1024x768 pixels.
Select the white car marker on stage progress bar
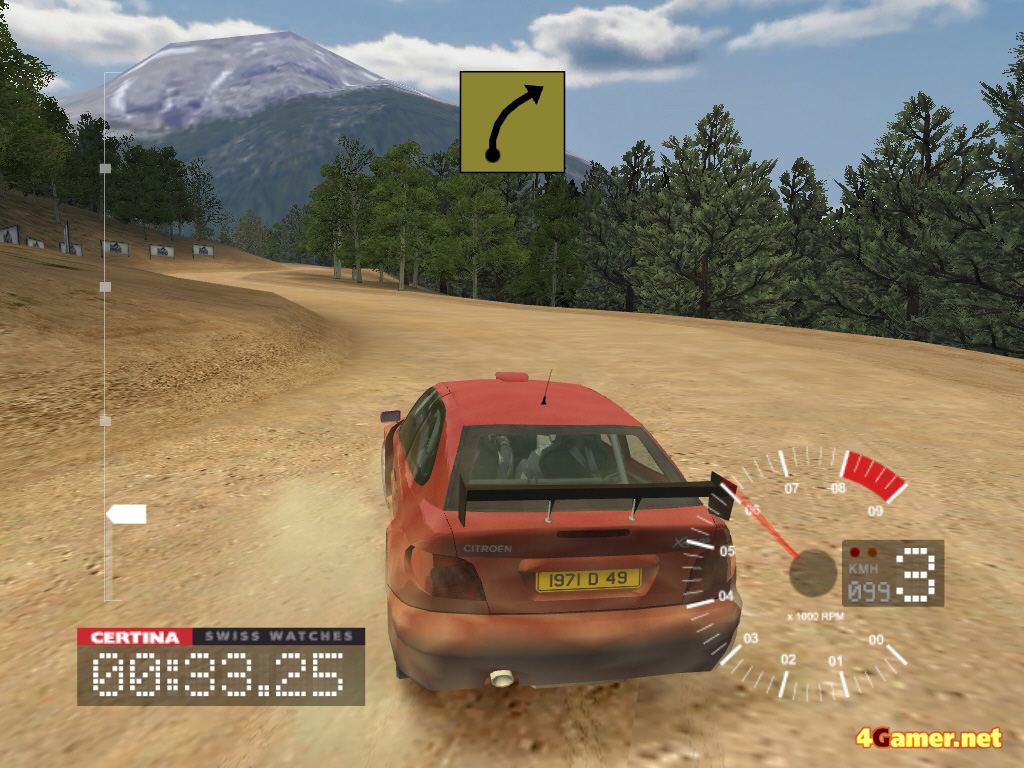tap(127, 514)
